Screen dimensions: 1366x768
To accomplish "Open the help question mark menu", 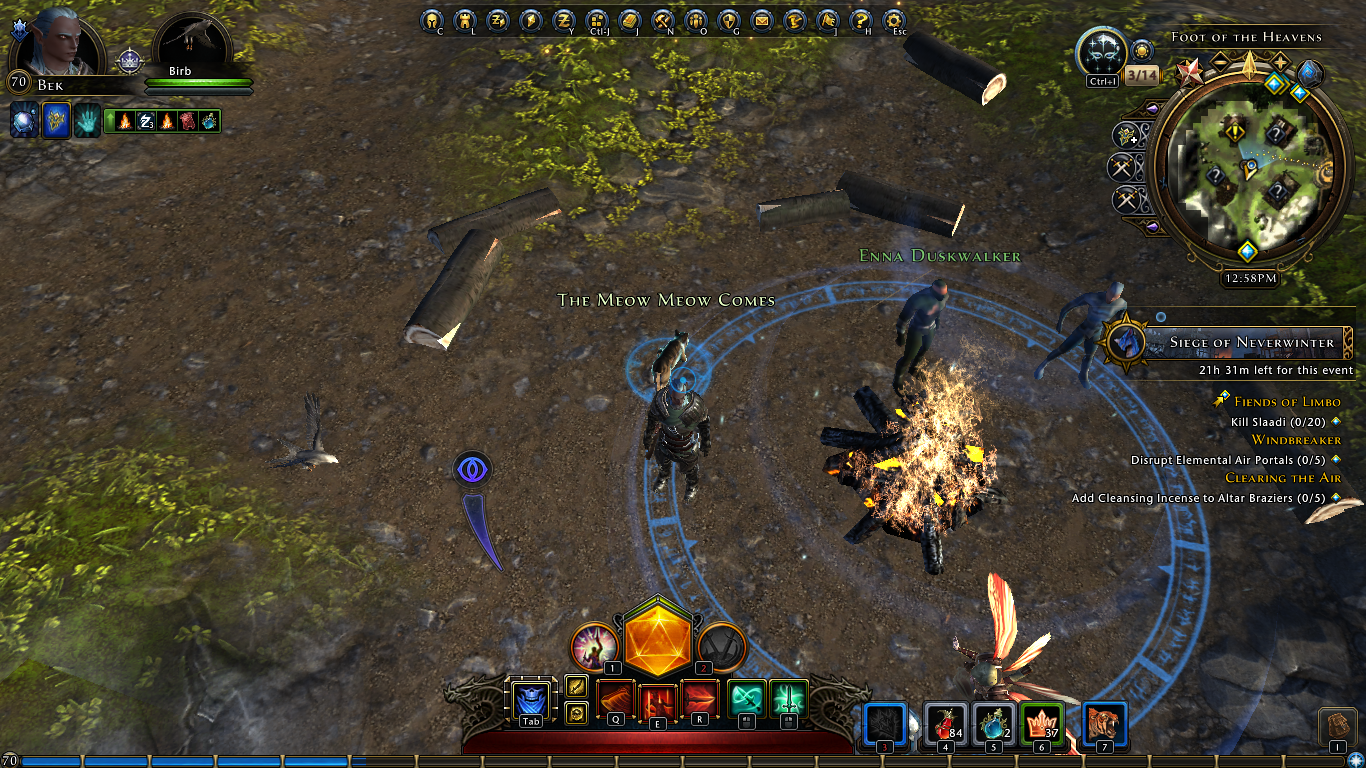I will coord(860,20).
